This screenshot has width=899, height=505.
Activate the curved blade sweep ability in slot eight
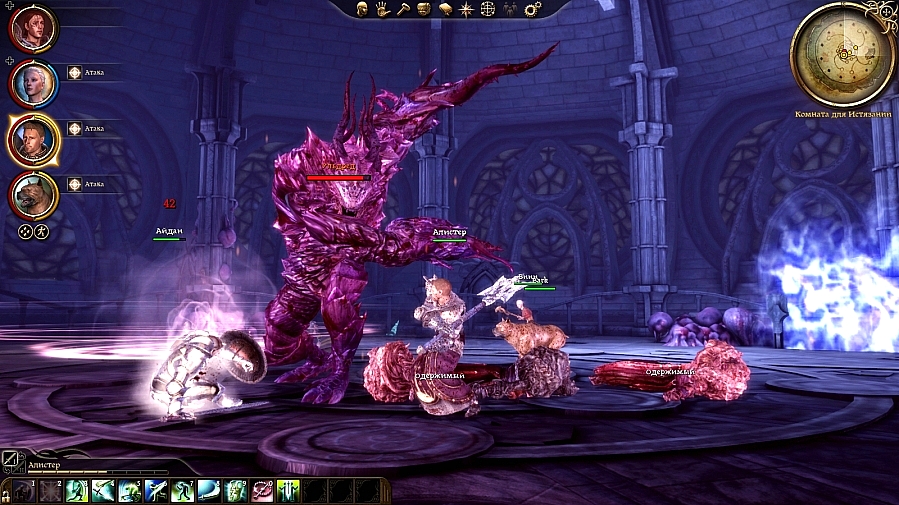click(209, 491)
